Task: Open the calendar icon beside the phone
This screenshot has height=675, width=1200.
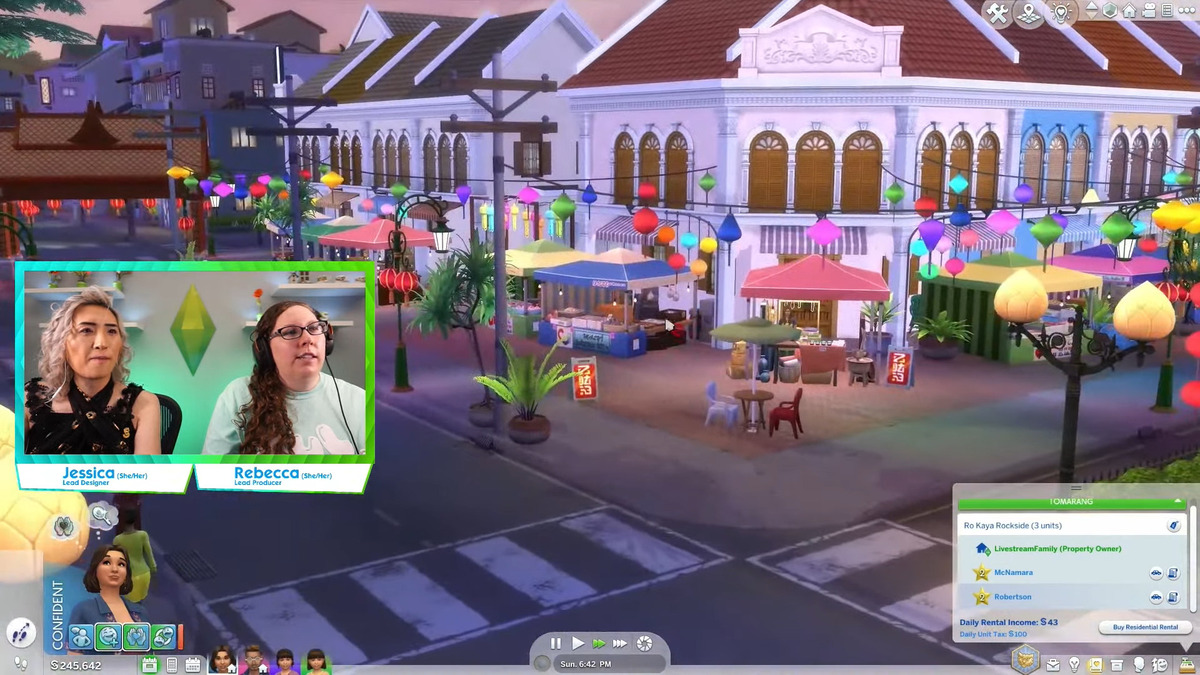Action: (192, 664)
